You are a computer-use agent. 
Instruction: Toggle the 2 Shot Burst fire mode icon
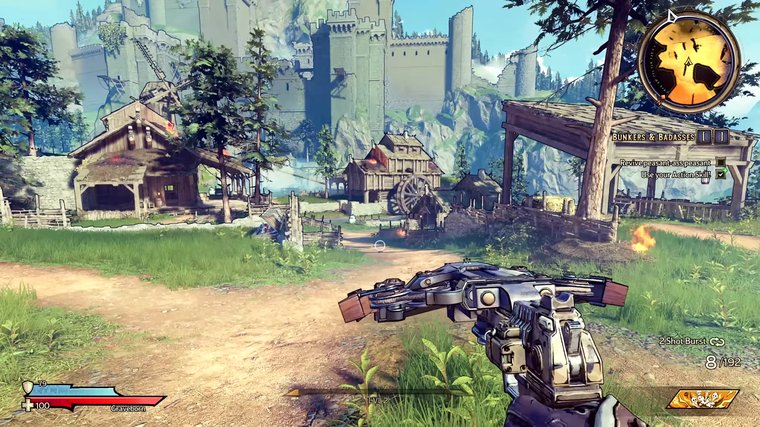coord(717,342)
